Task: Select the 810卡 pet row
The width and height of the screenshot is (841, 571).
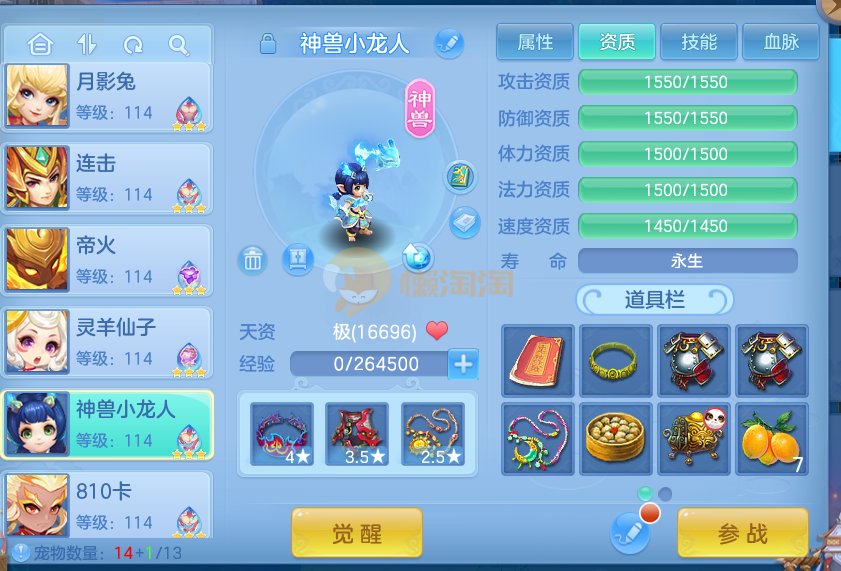Action: (107, 506)
